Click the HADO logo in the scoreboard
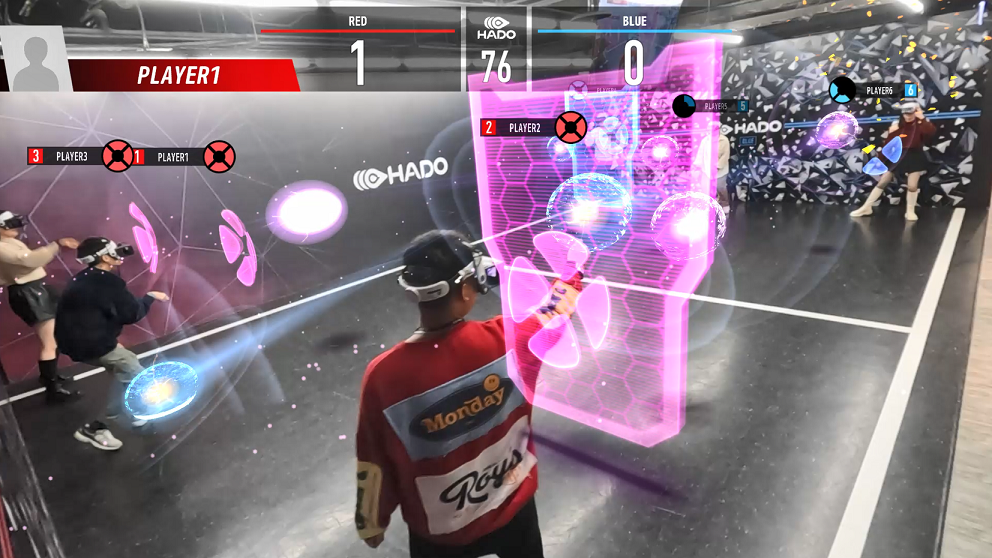Screen dimensions: 992x558 point(497,27)
